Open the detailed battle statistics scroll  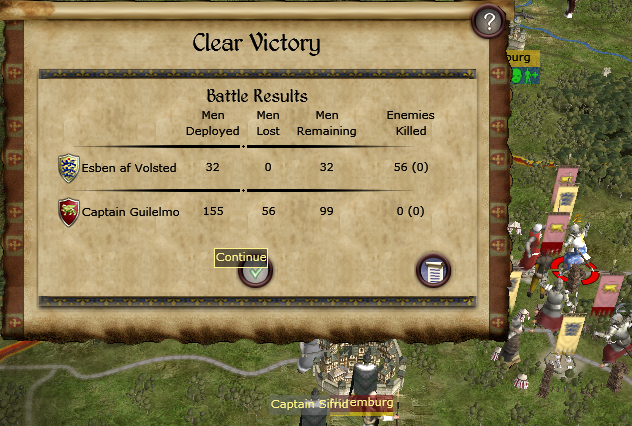pyautogui.click(x=433, y=271)
